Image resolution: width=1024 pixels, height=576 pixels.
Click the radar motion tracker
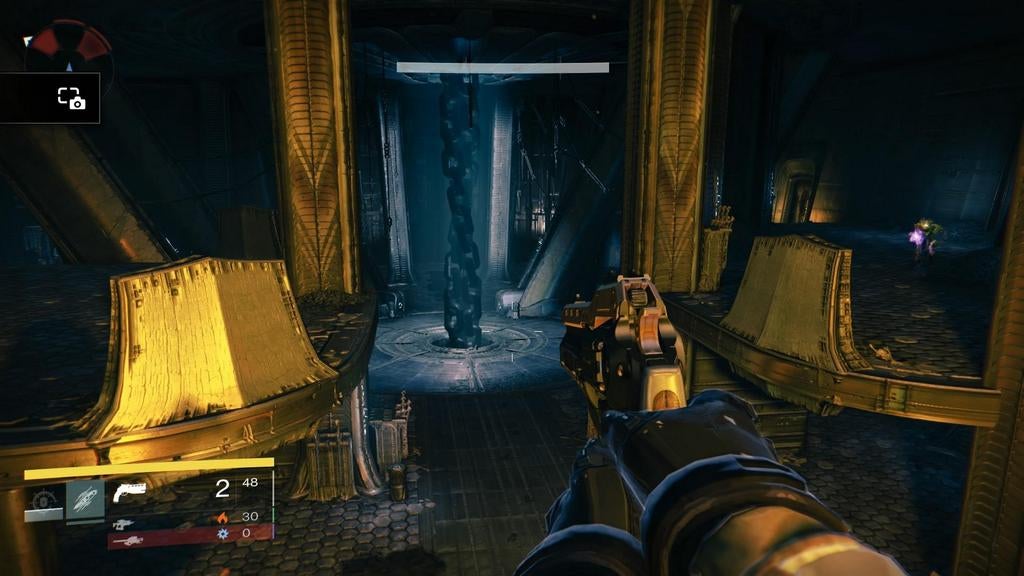[68, 50]
